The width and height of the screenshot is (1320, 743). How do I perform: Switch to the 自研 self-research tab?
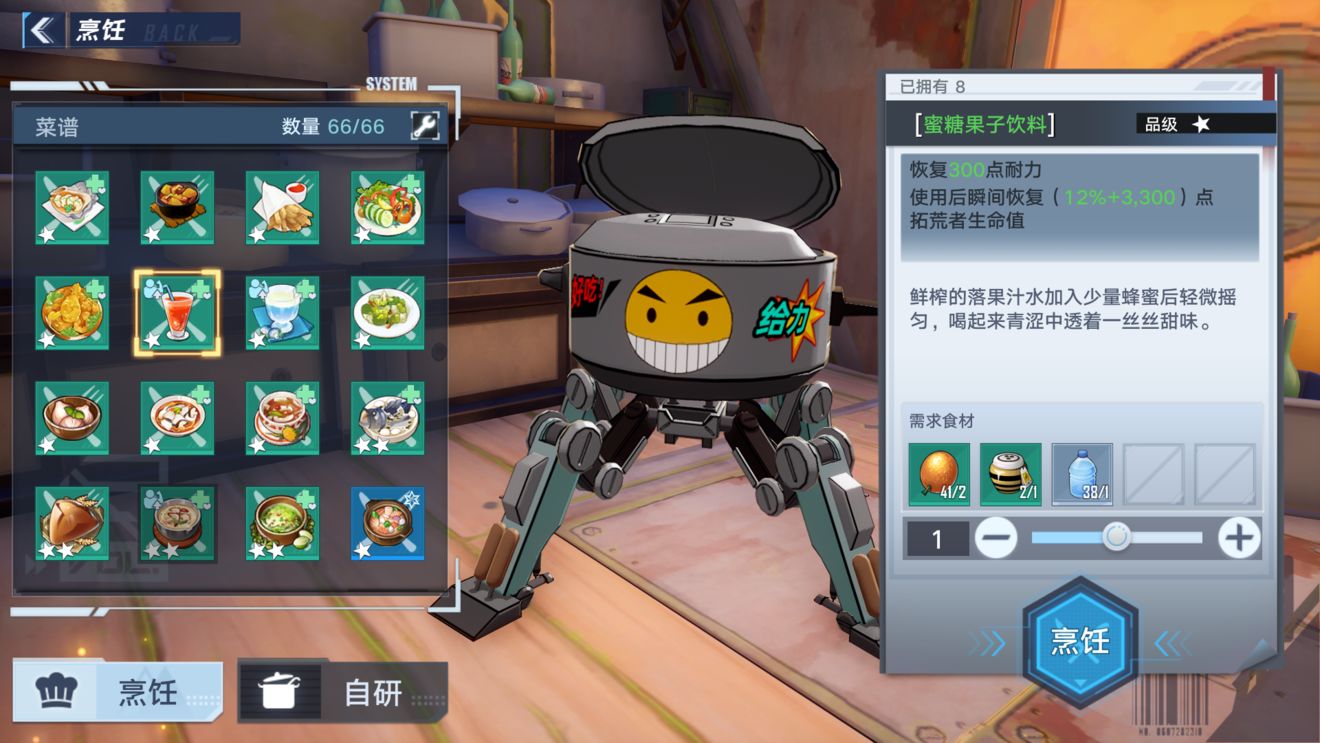tap(343, 691)
